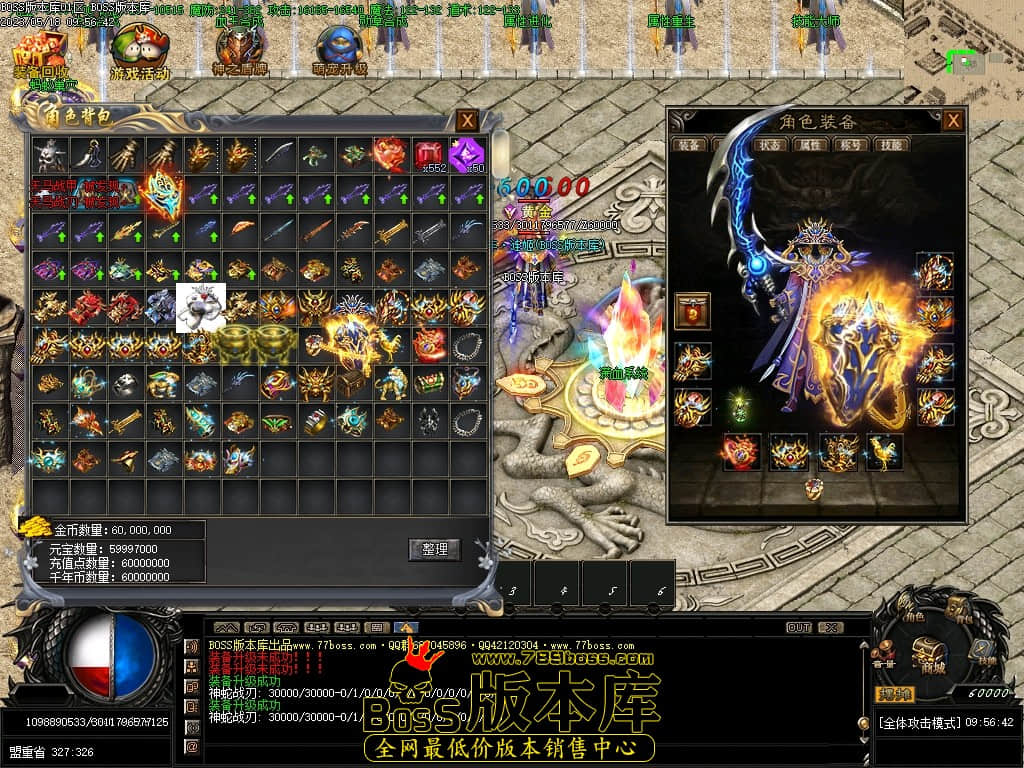Open the 神之盾牌 divine shield icon

click(239, 50)
